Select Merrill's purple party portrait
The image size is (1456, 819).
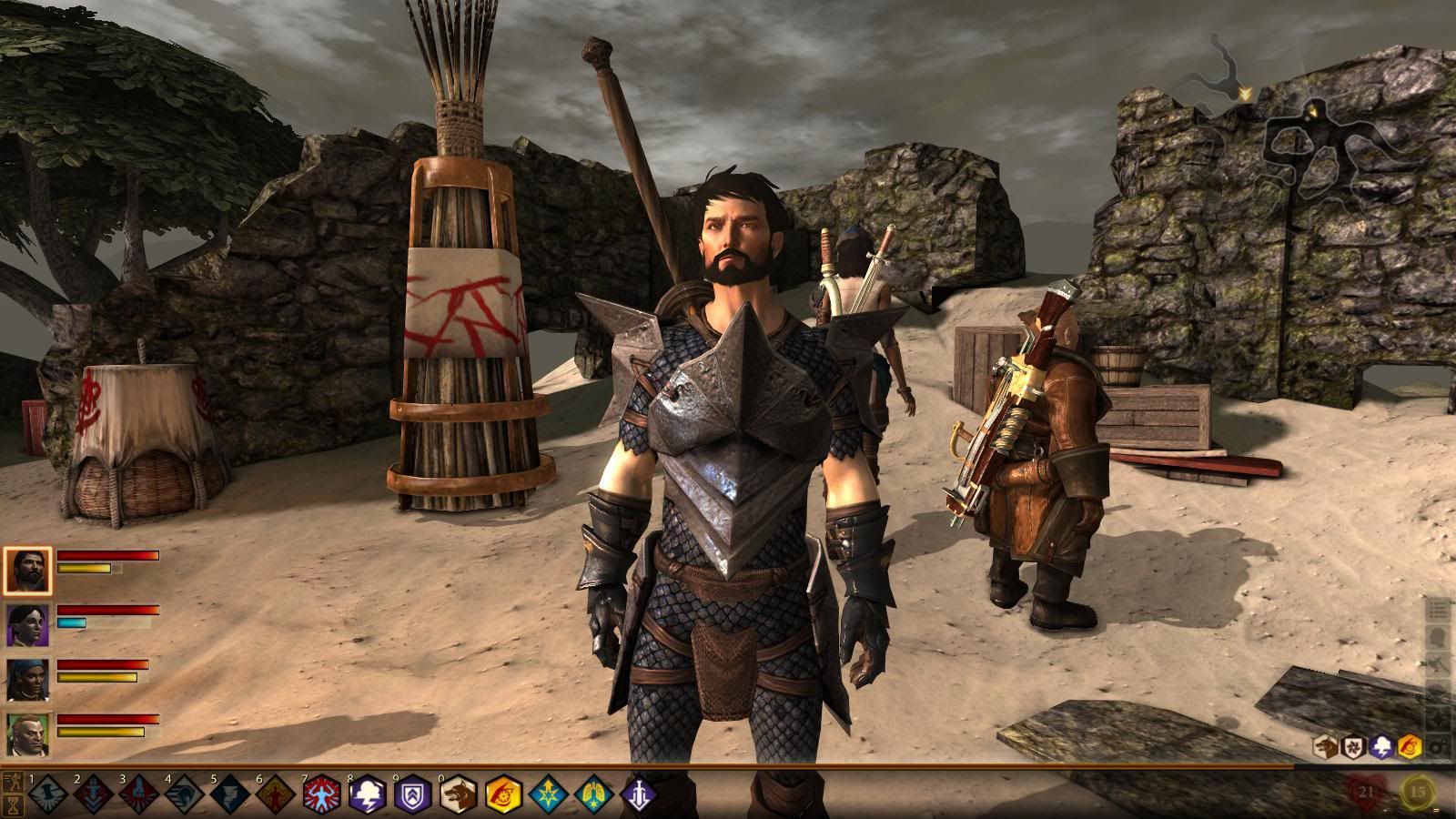click(28, 624)
